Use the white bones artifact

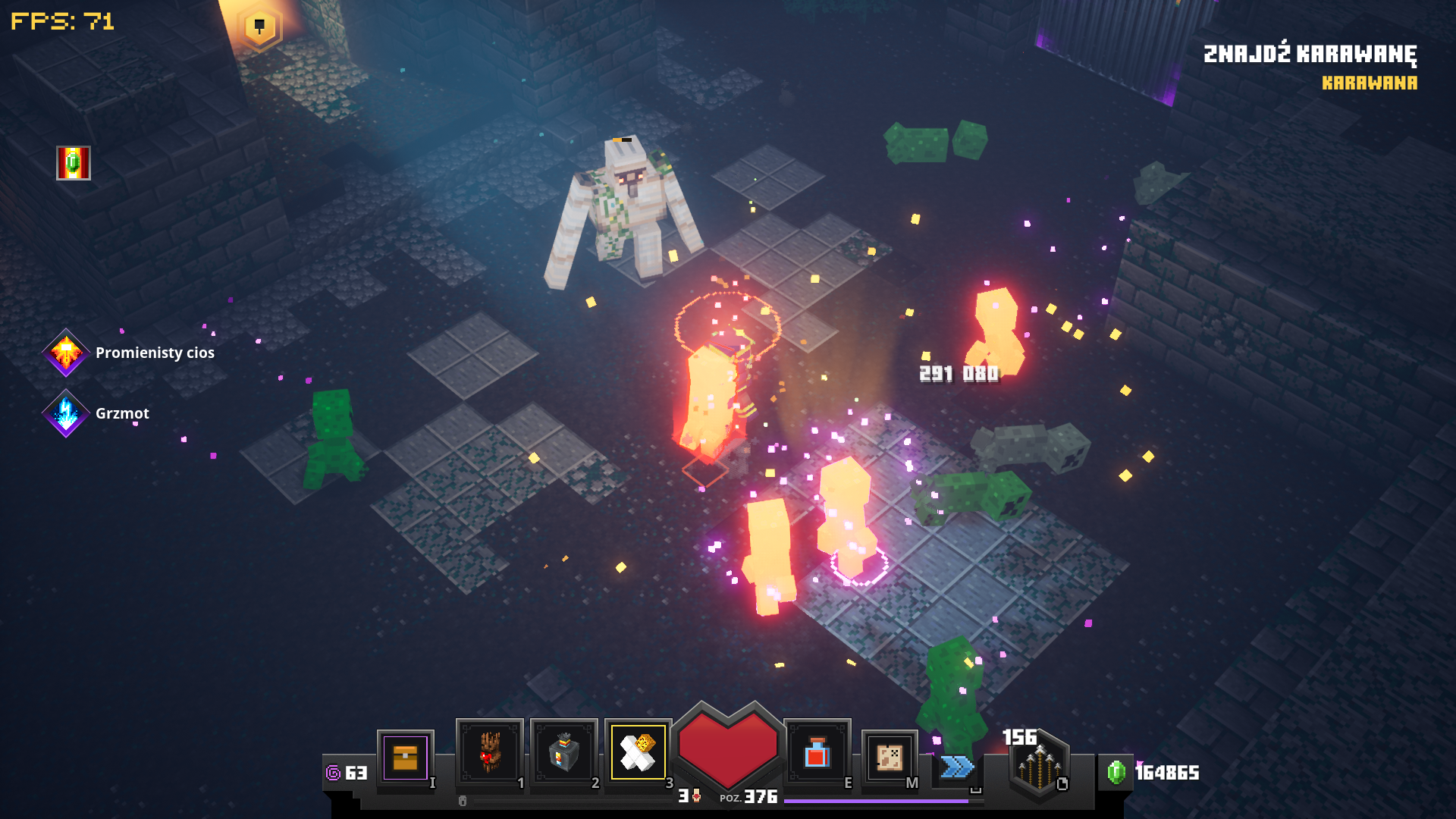coord(638,752)
